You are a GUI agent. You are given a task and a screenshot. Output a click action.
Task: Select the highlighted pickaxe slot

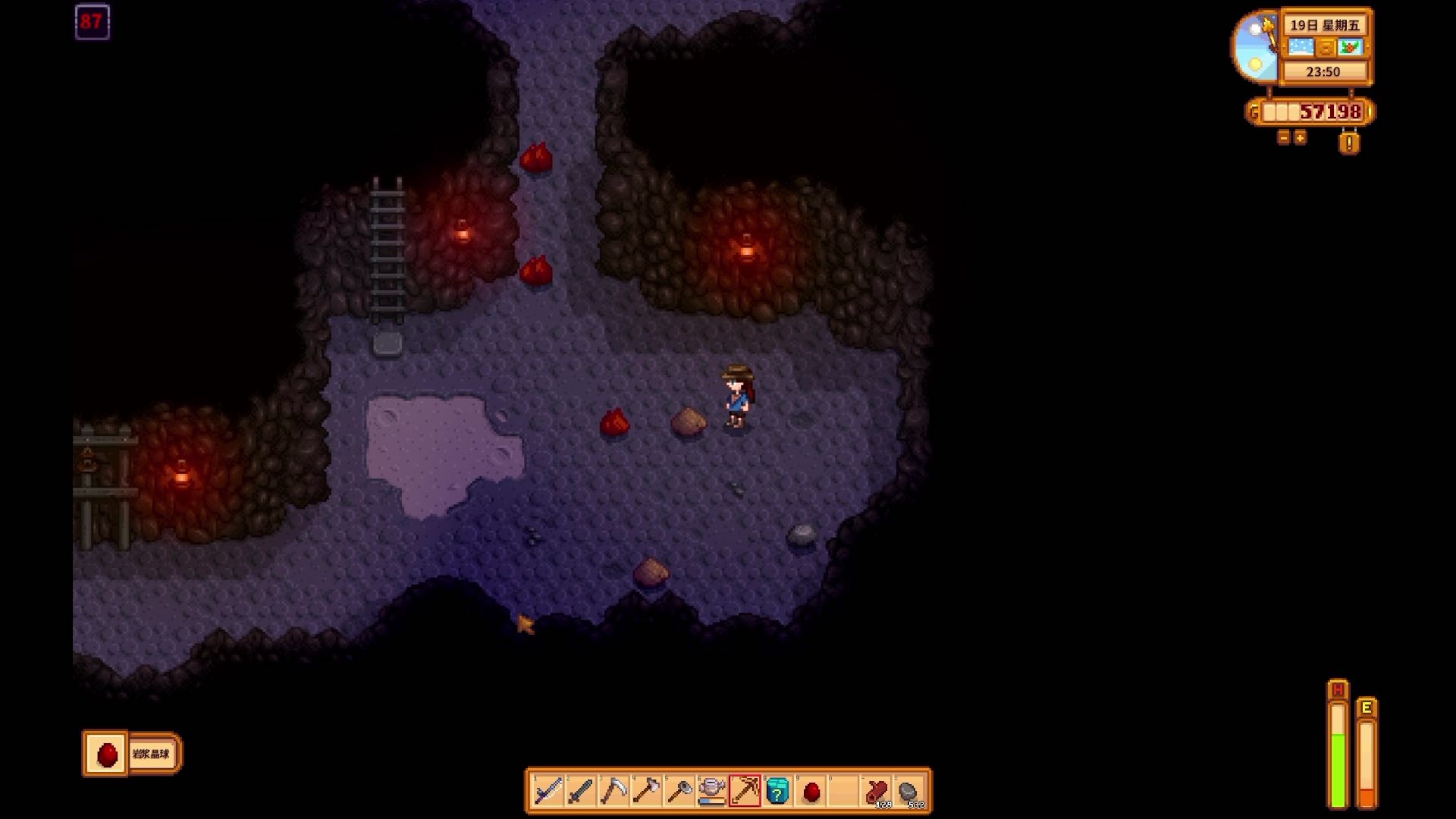pos(745,792)
